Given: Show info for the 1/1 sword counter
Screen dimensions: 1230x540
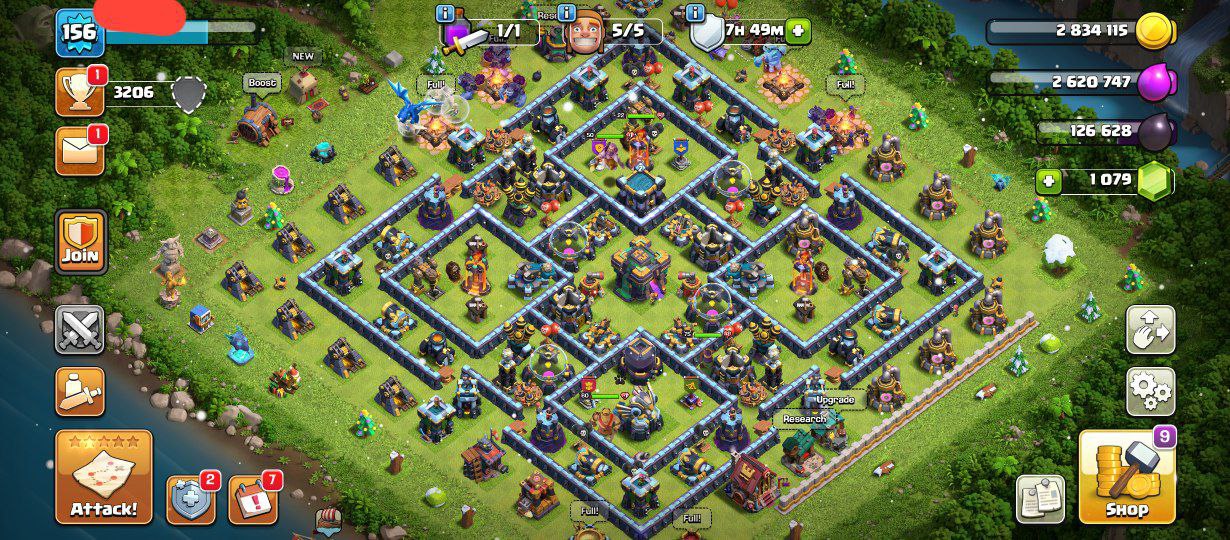Looking at the screenshot, I should (446, 14).
